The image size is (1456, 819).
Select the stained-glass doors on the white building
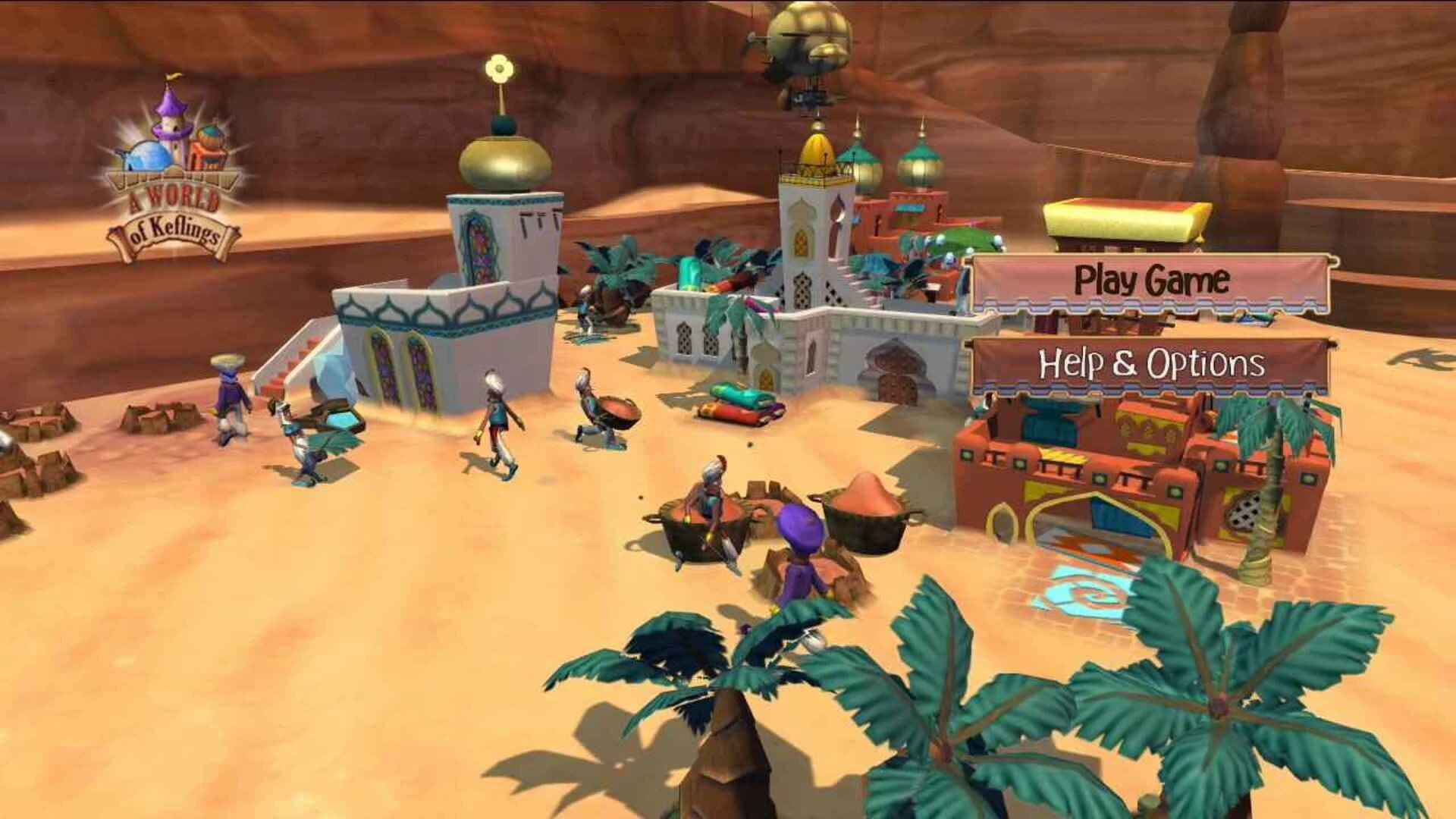point(398,372)
